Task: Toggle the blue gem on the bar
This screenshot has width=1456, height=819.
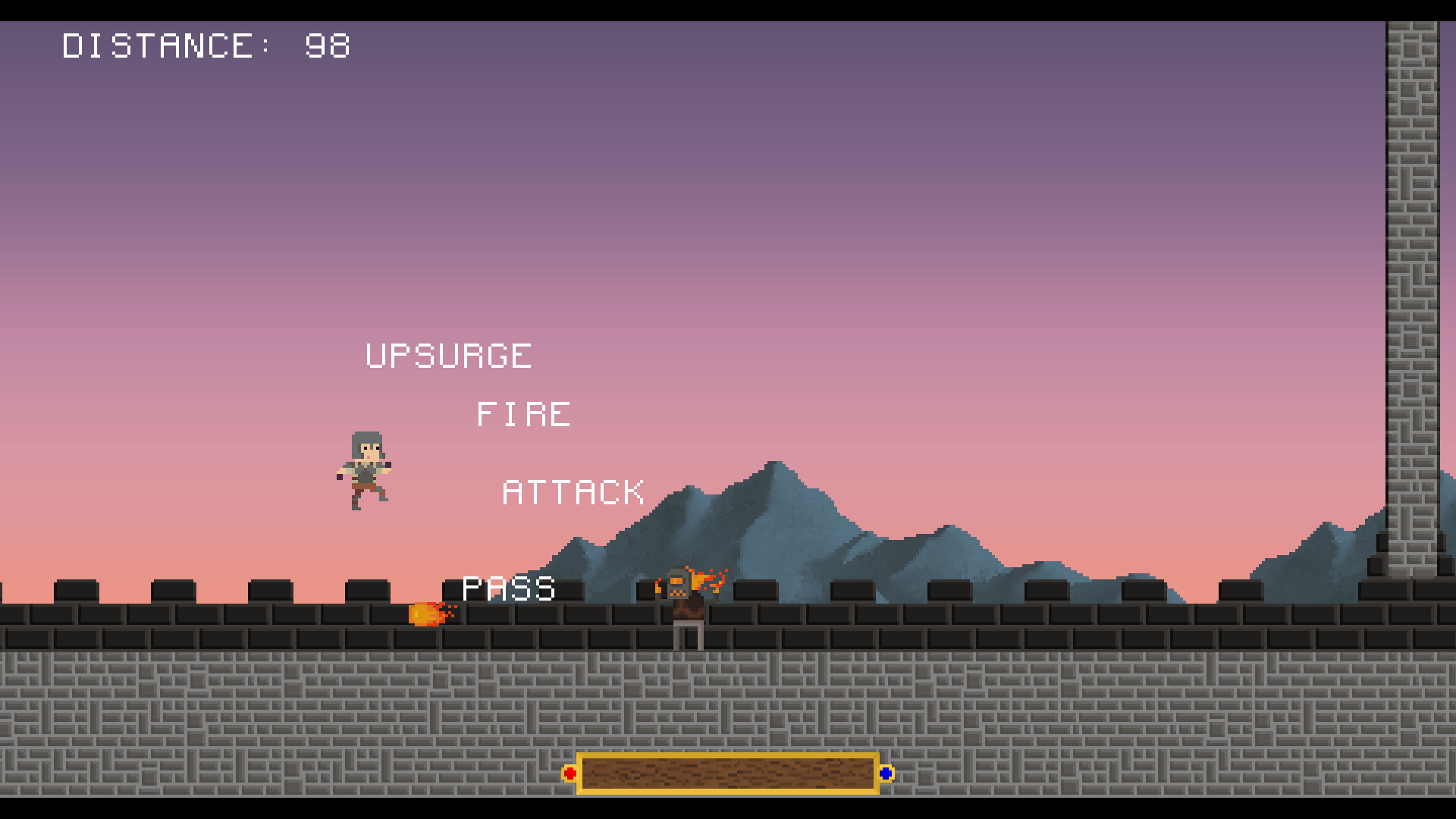Action: pos(886,773)
